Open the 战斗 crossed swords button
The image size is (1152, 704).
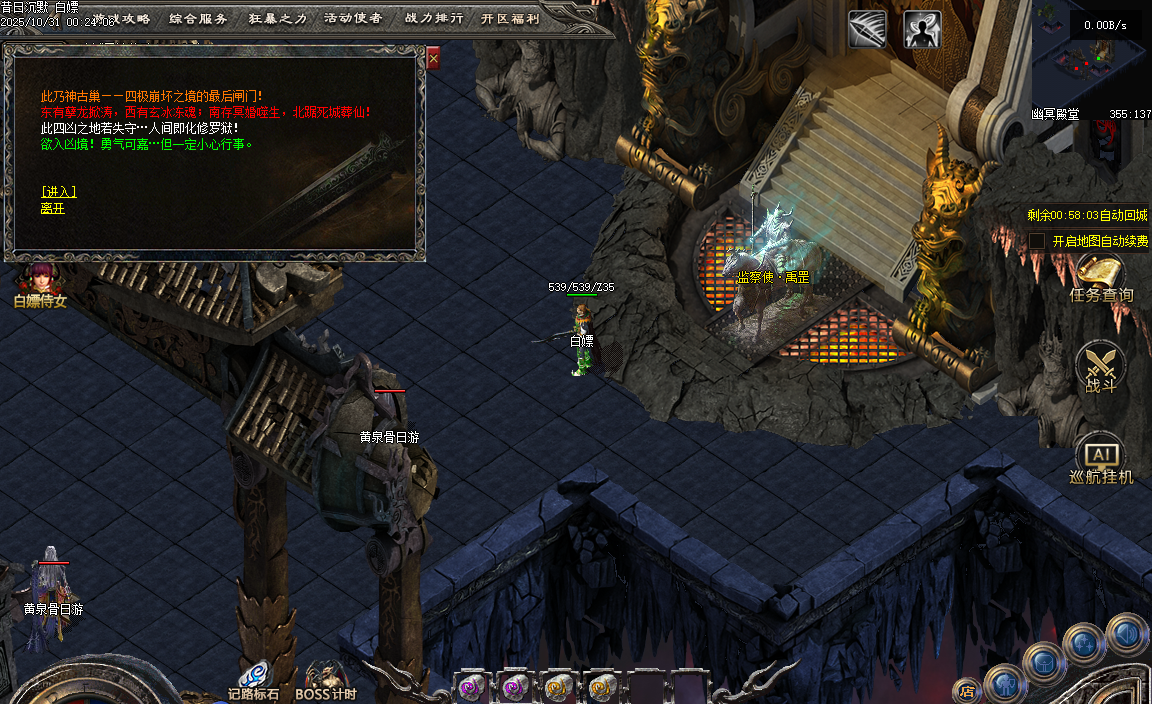pos(1101,367)
